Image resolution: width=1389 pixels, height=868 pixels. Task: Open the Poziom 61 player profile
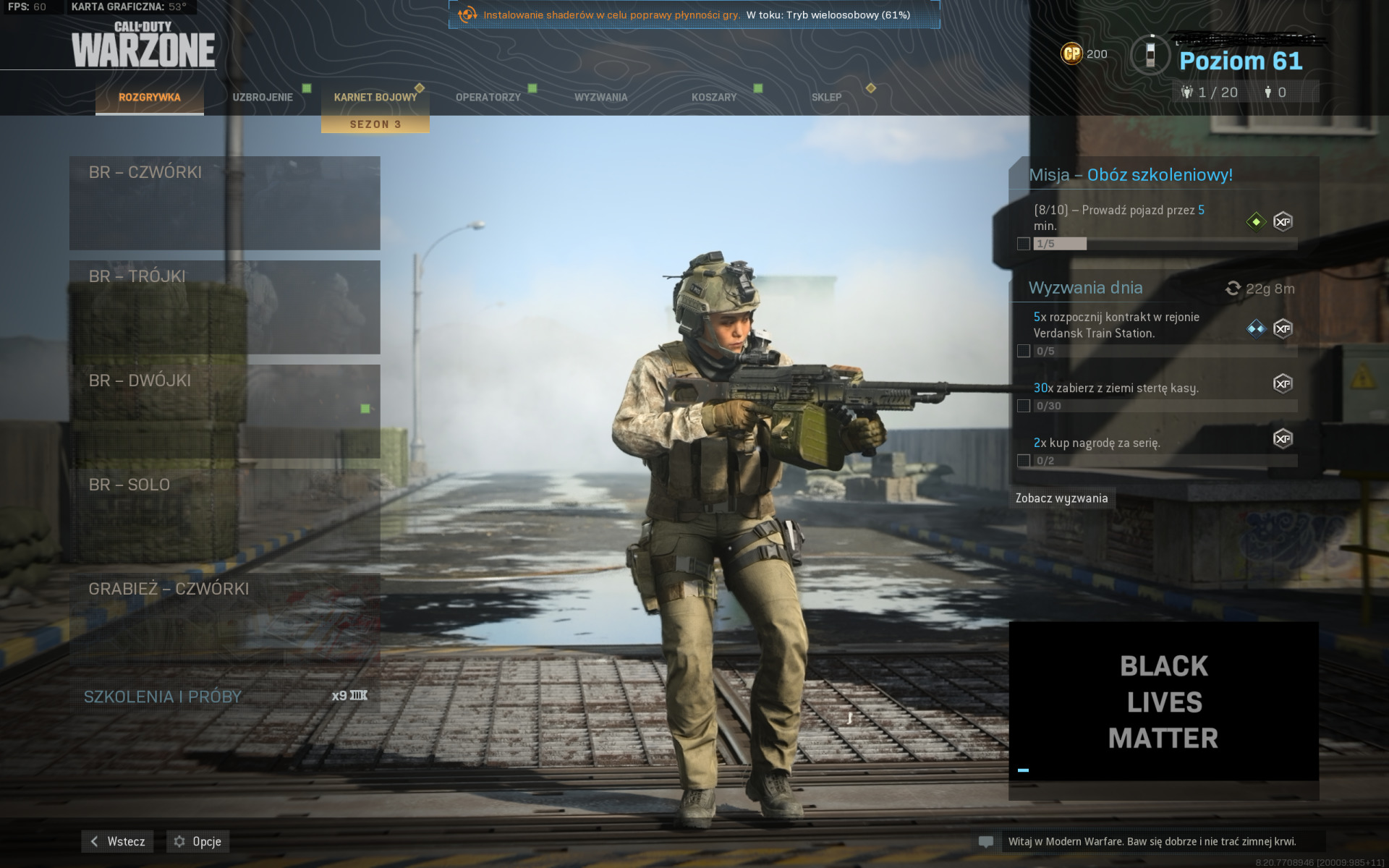(1240, 61)
